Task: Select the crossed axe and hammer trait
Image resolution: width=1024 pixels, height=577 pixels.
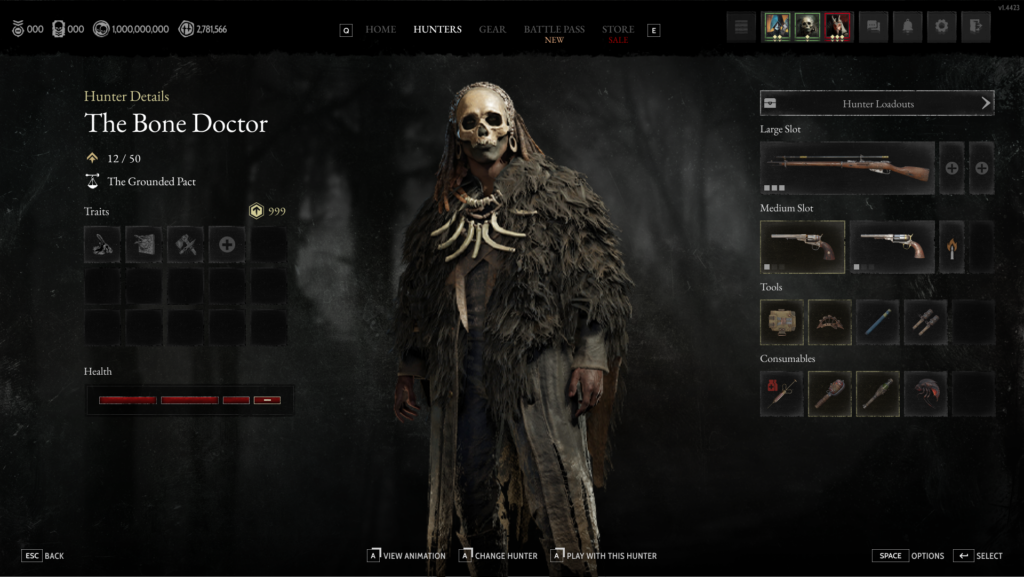Action: [185, 244]
